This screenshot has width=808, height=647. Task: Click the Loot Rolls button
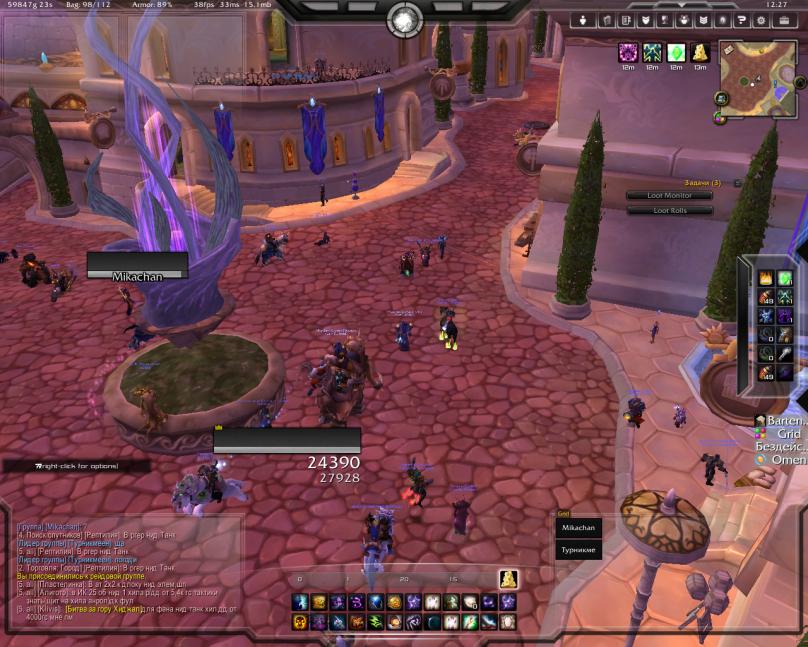tap(669, 210)
